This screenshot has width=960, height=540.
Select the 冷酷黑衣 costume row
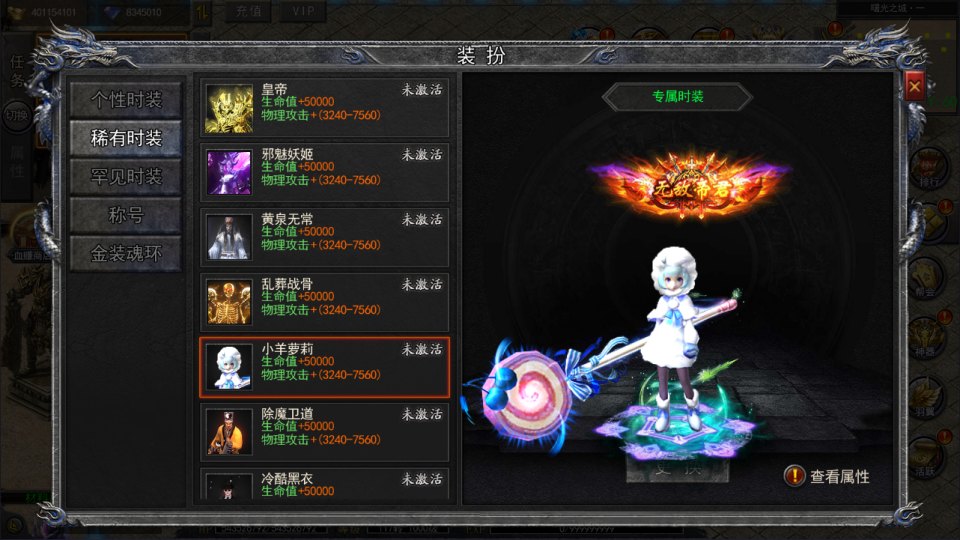pos(324,485)
